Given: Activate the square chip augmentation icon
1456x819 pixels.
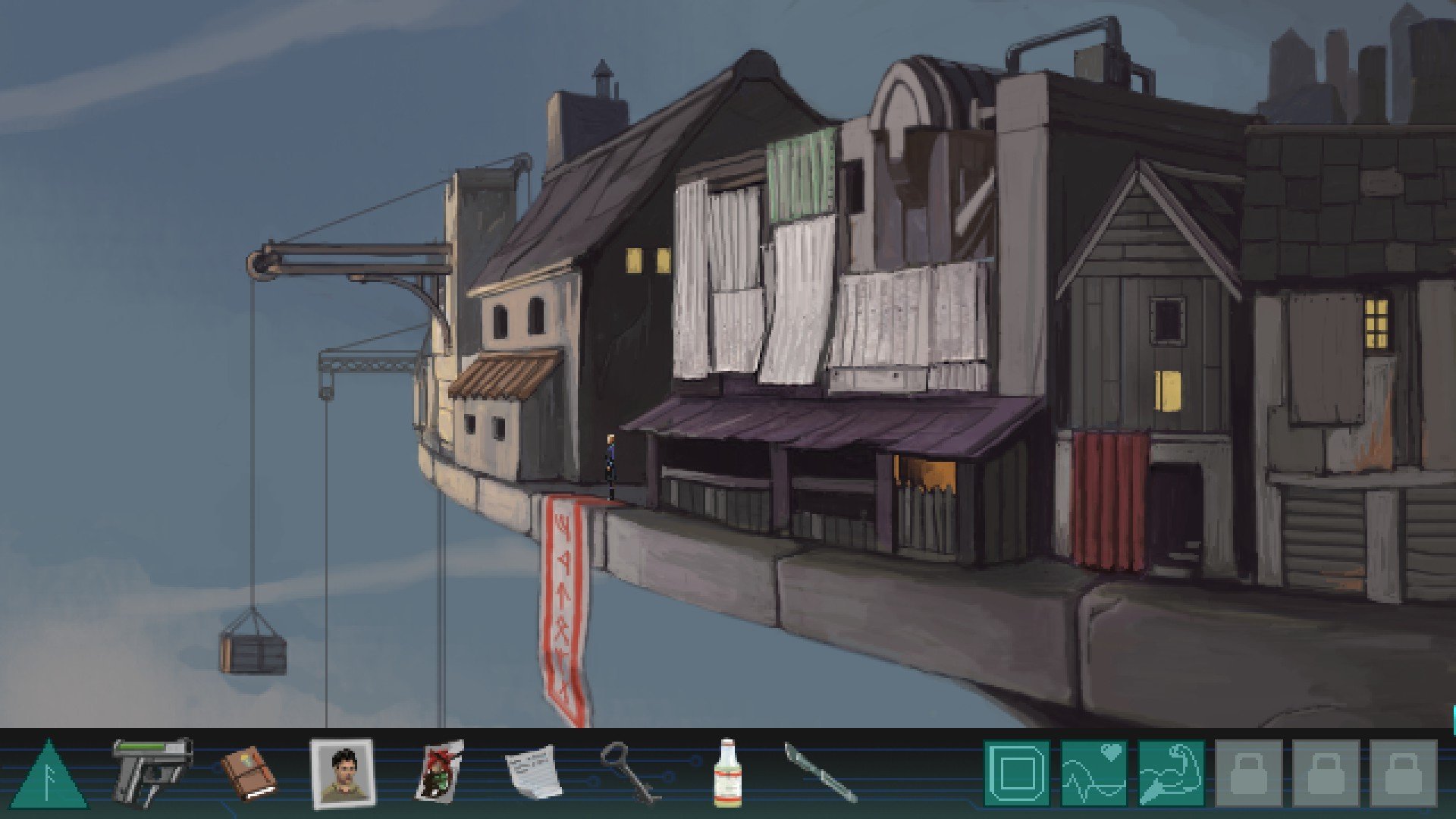Looking at the screenshot, I should click(1016, 773).
